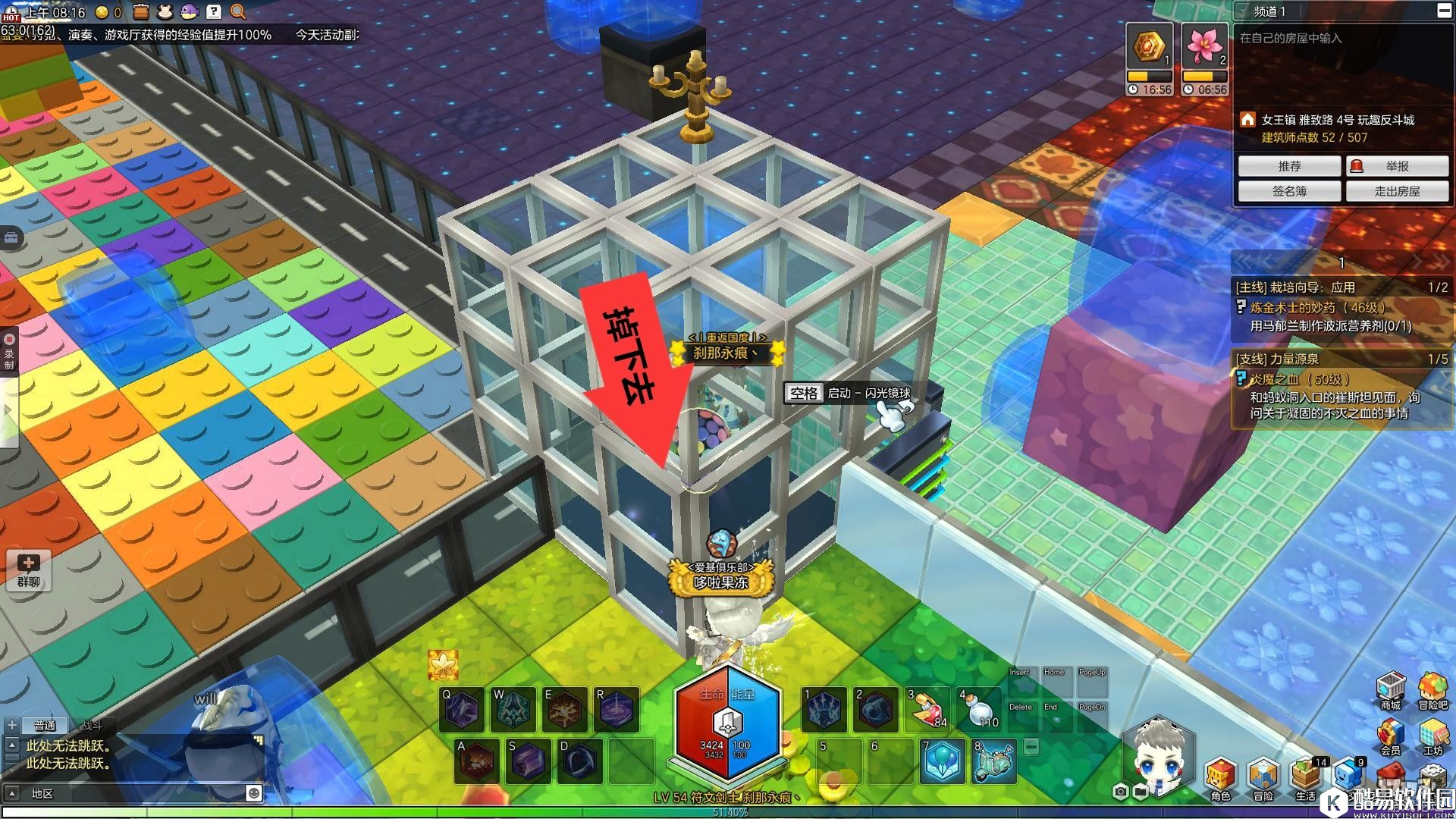Switch chat to the 战斗 tab
Image resolution: width=1456 pixels, height=819 pixels.
pyautogui.click(x=91, y=726)
